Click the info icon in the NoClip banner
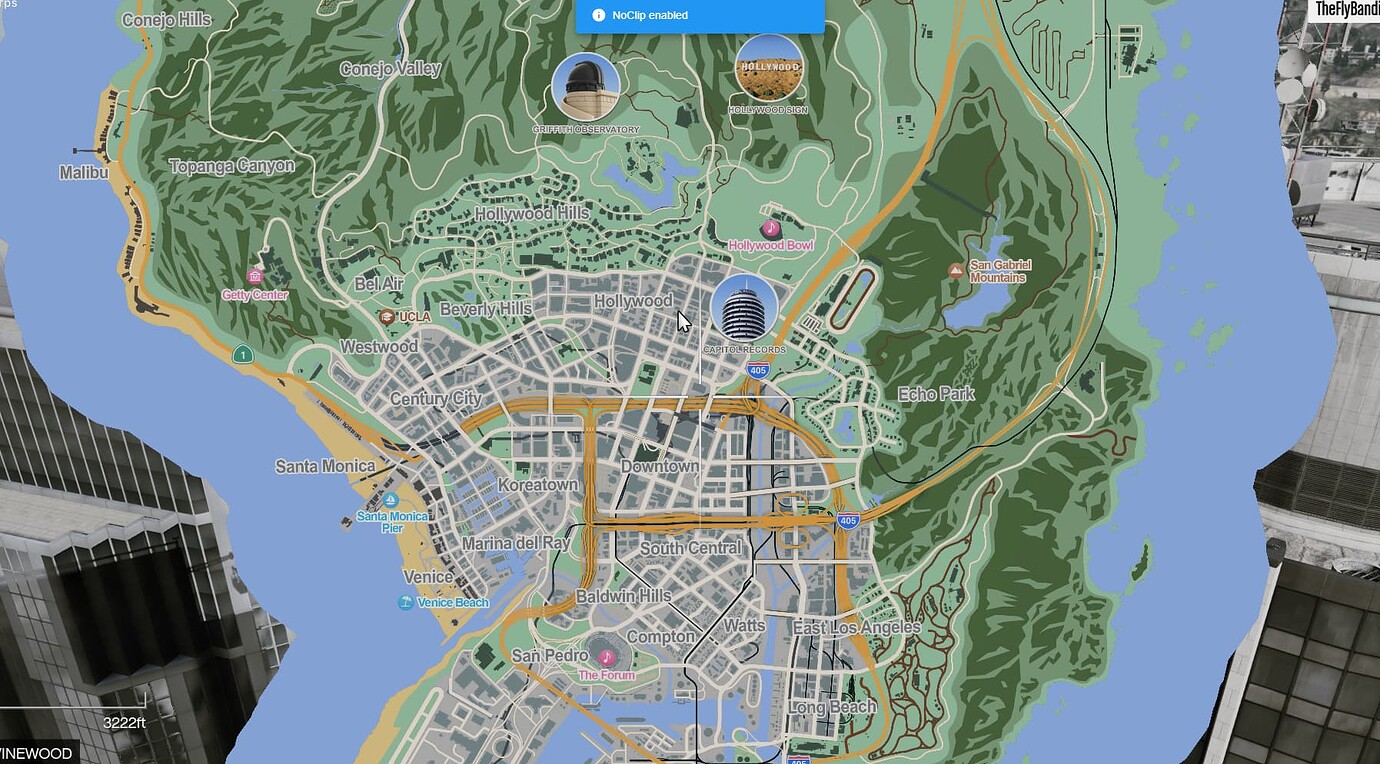The width and height of the screenshot is (1380, 764). pos(597,14)
